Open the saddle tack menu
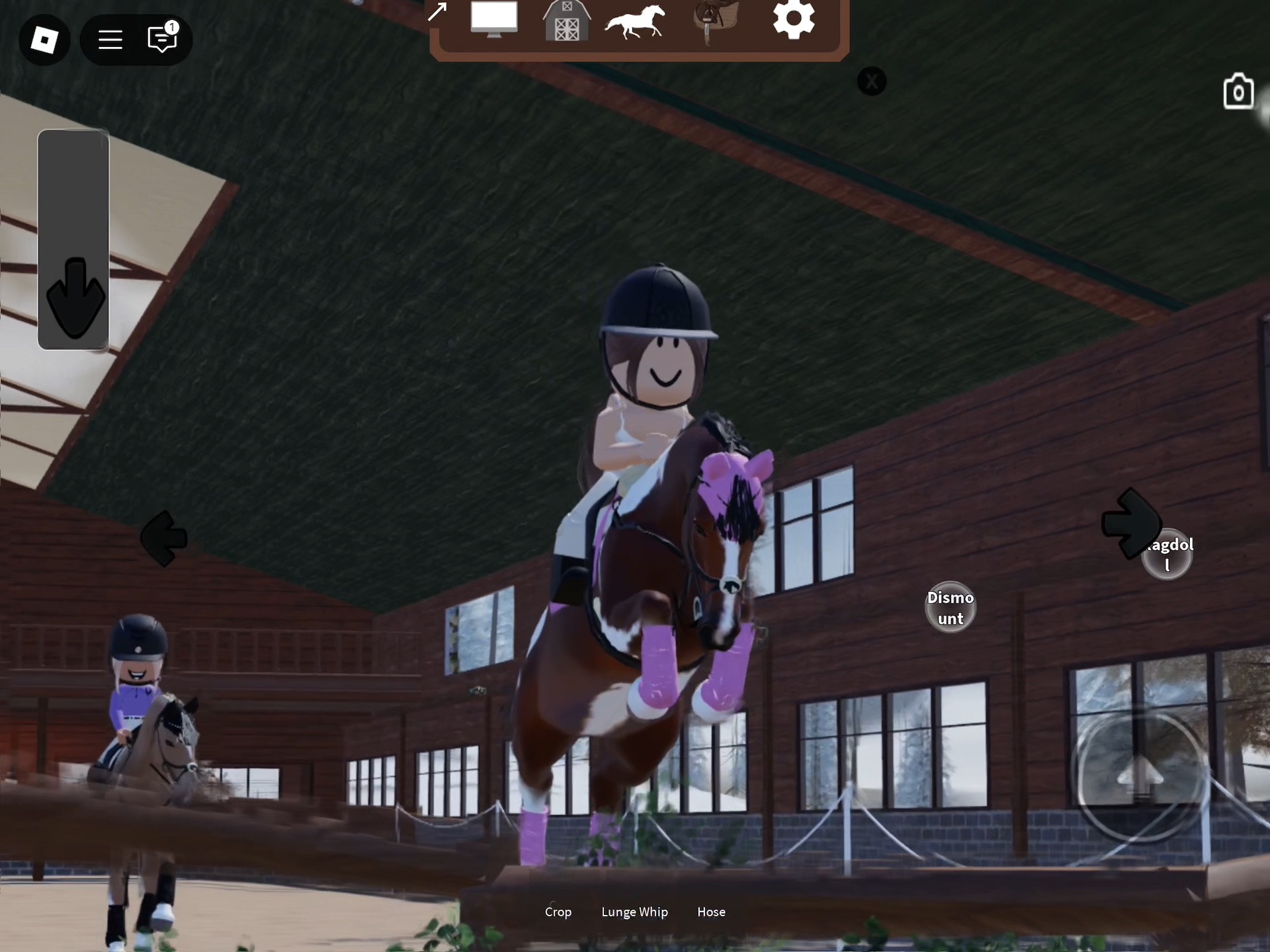 (716, 21)
